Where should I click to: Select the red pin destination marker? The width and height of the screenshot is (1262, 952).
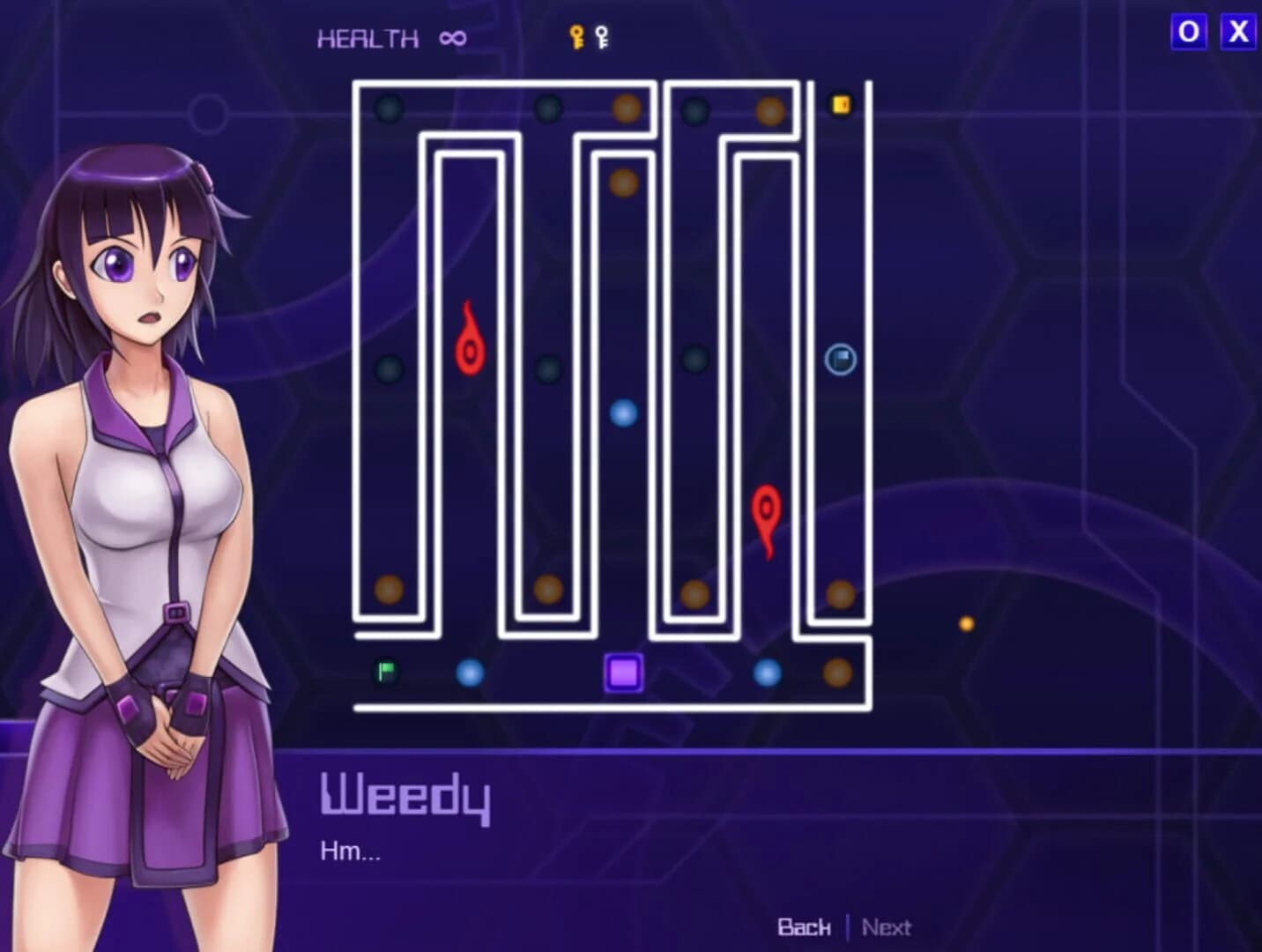click(766, 511)
